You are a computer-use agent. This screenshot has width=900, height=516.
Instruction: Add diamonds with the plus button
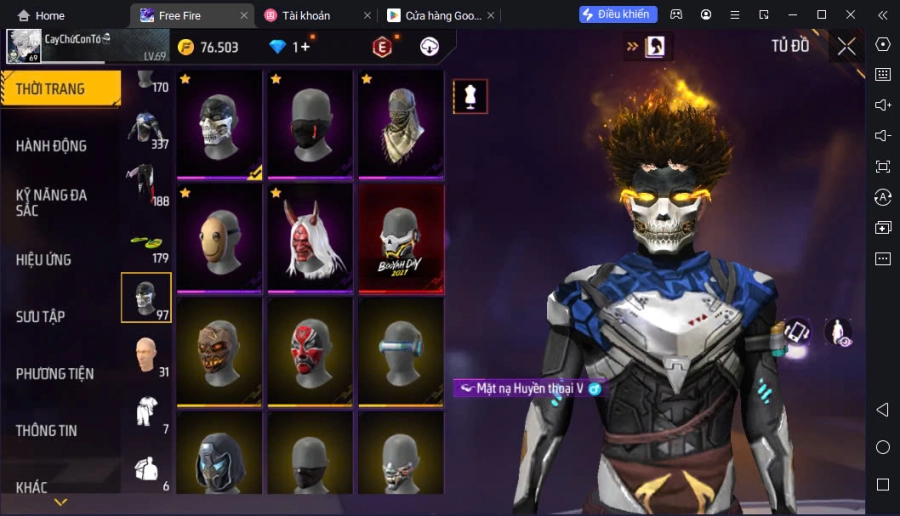click(305, 47)
